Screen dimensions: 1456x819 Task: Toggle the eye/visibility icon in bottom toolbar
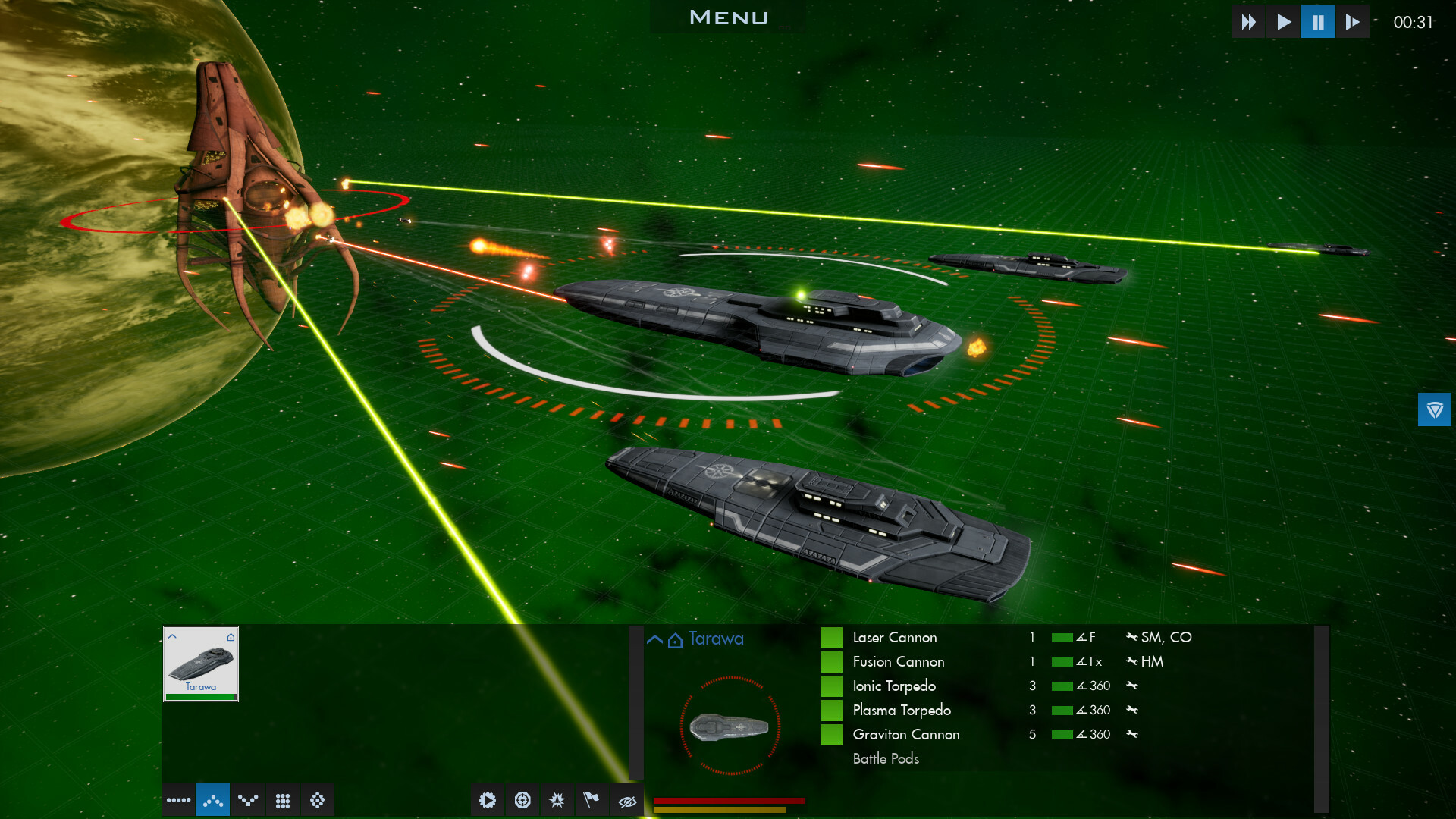627,799
